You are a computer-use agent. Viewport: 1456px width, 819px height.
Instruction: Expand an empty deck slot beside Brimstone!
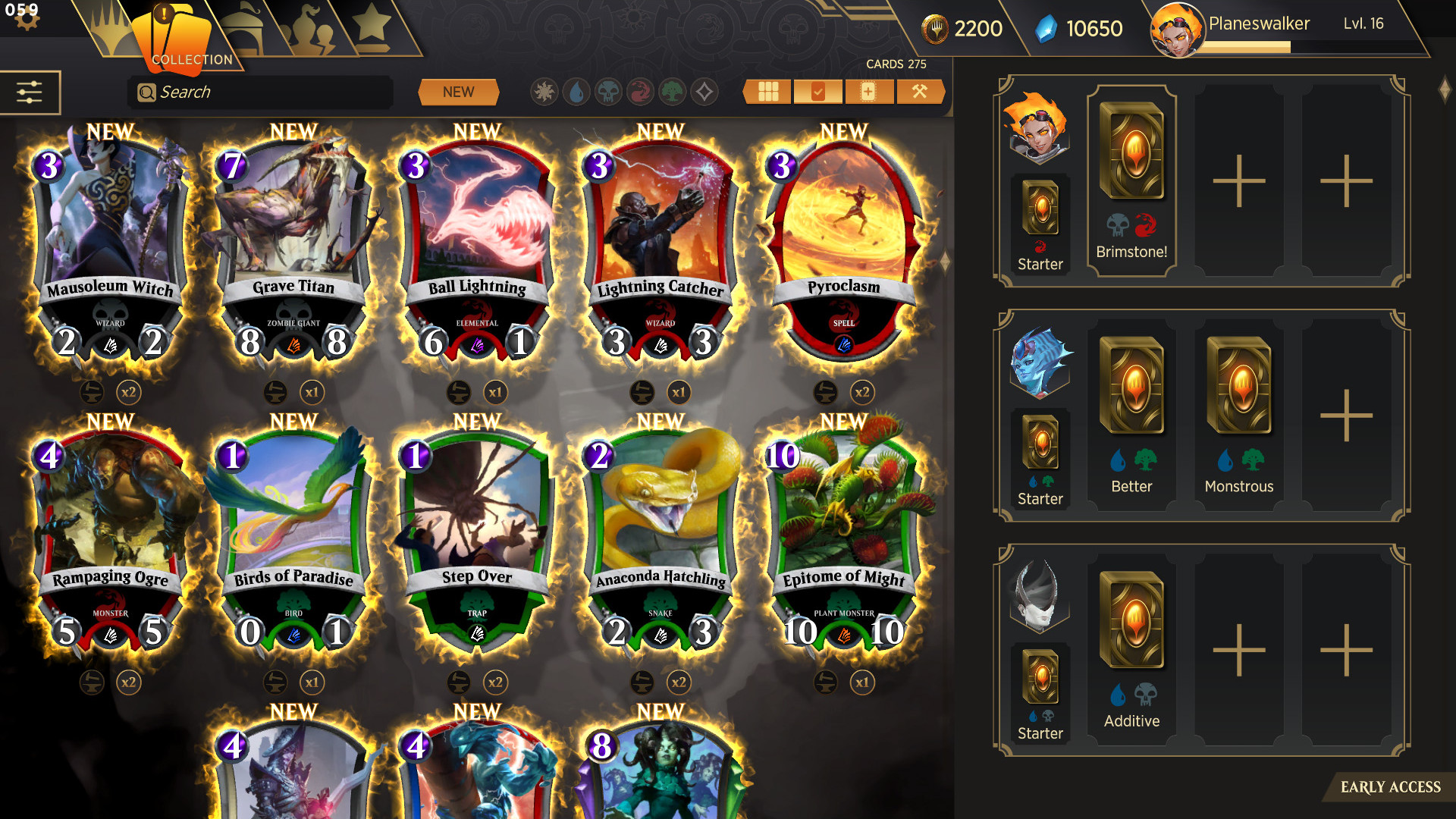tap(1239, 180)
